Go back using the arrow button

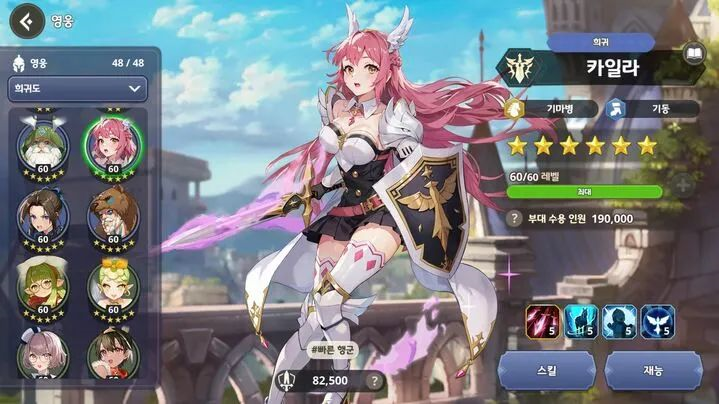30,19
